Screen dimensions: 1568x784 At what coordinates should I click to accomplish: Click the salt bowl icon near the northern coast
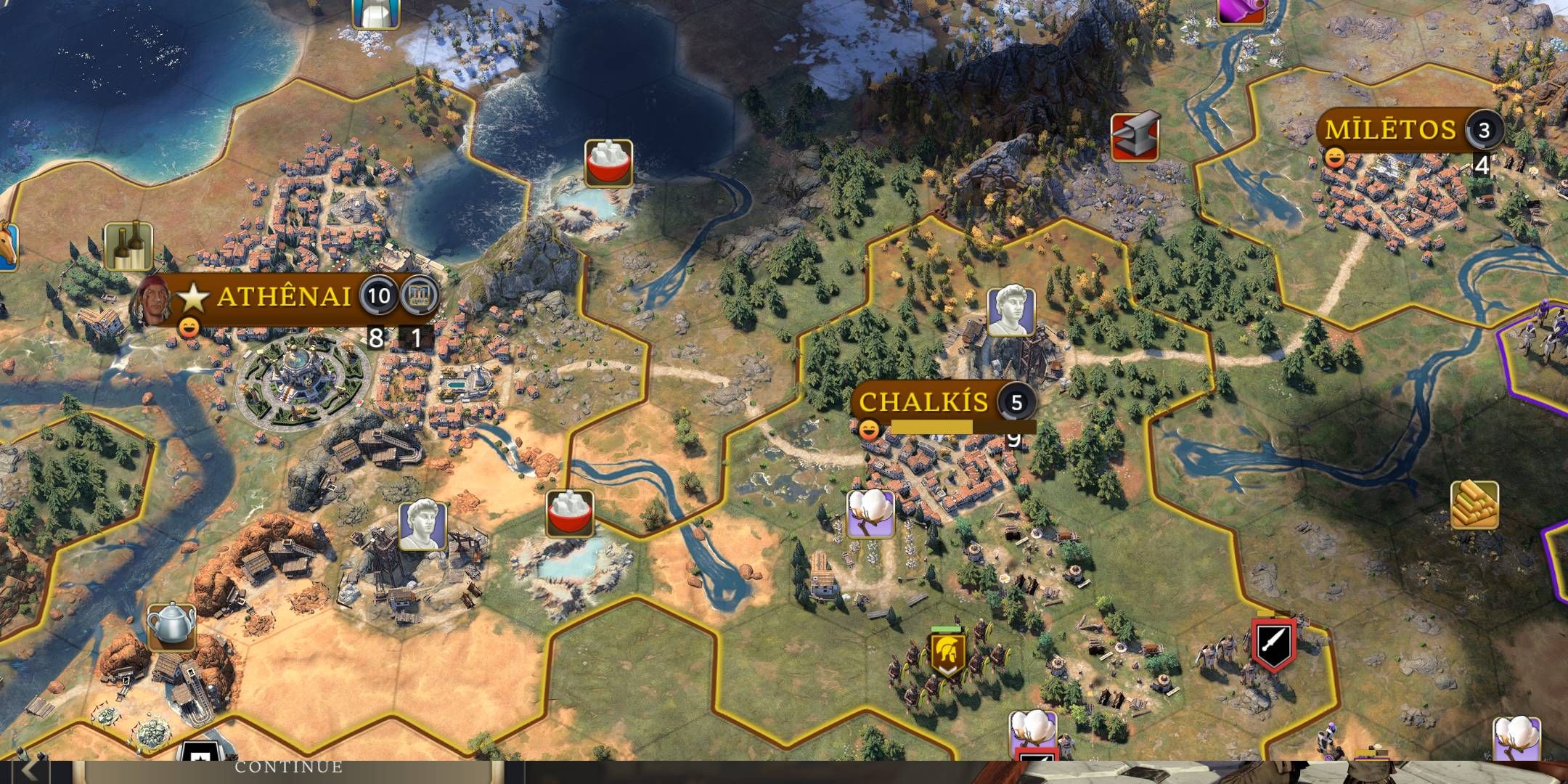pos(608,164)
